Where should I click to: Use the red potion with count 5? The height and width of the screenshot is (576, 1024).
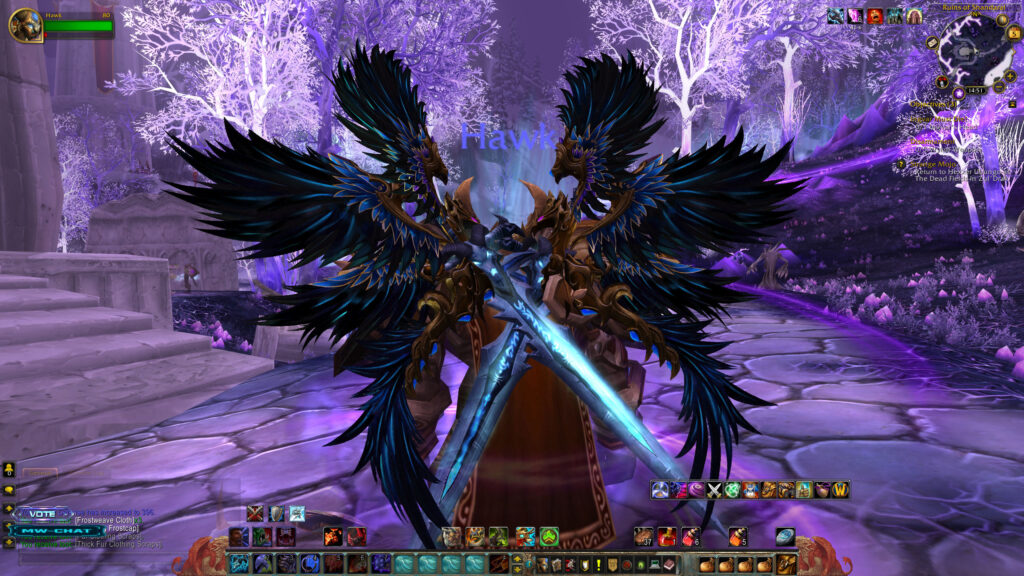coord(738,536)
